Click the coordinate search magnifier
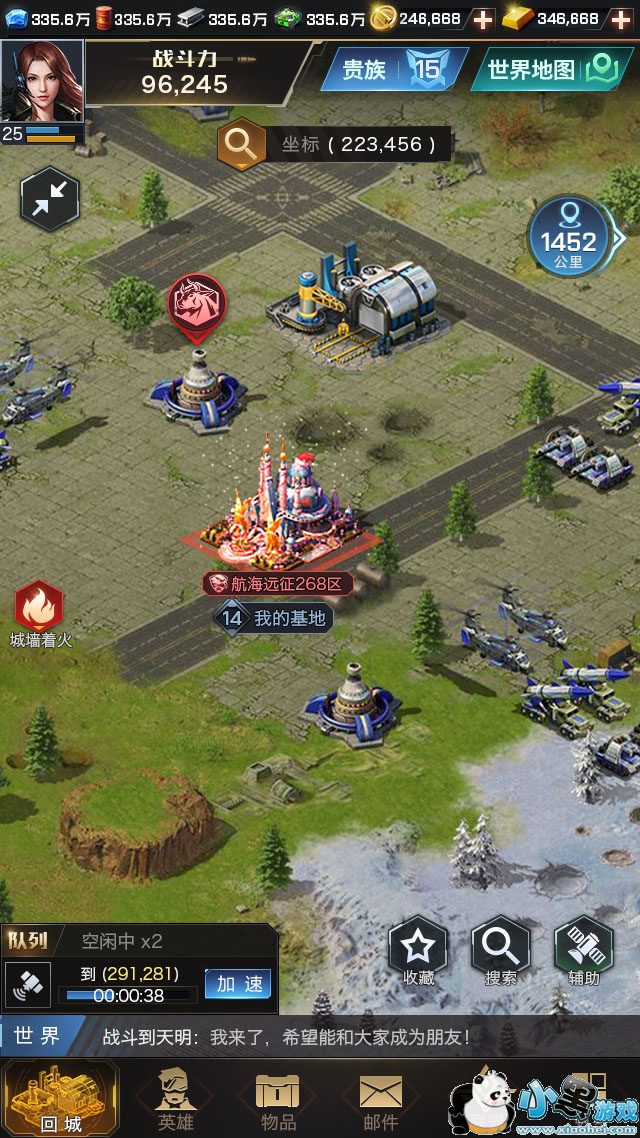The width and height of the screenshot is (640, 1138). 241,144
